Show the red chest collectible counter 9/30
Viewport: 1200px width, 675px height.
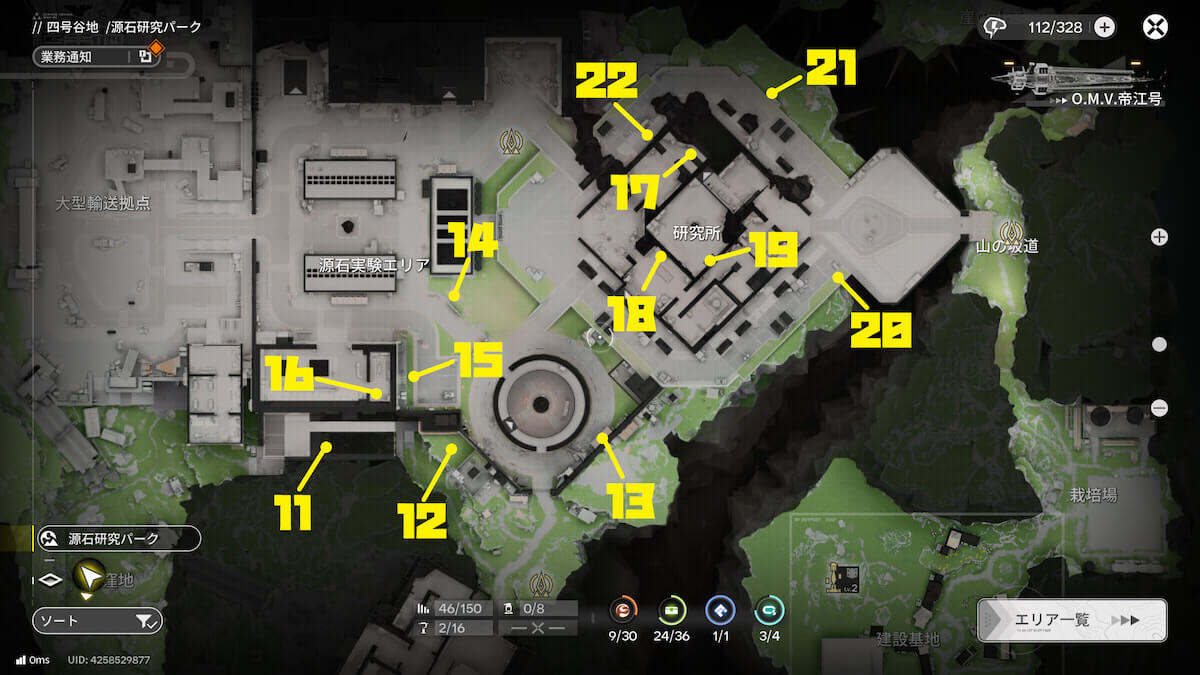coord(624,610)
